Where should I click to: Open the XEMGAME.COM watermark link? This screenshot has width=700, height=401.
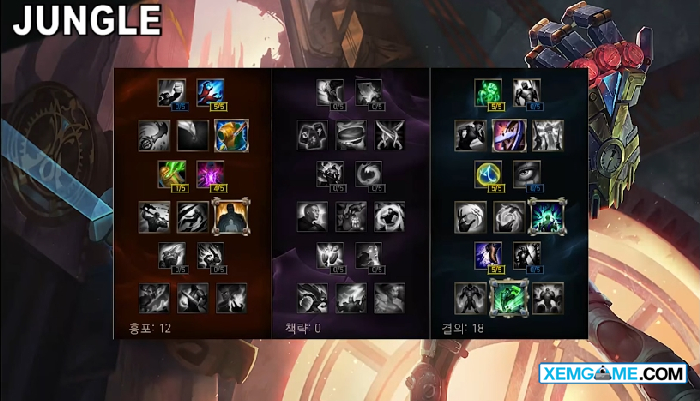pyautogui.click(x=610, y=374)
